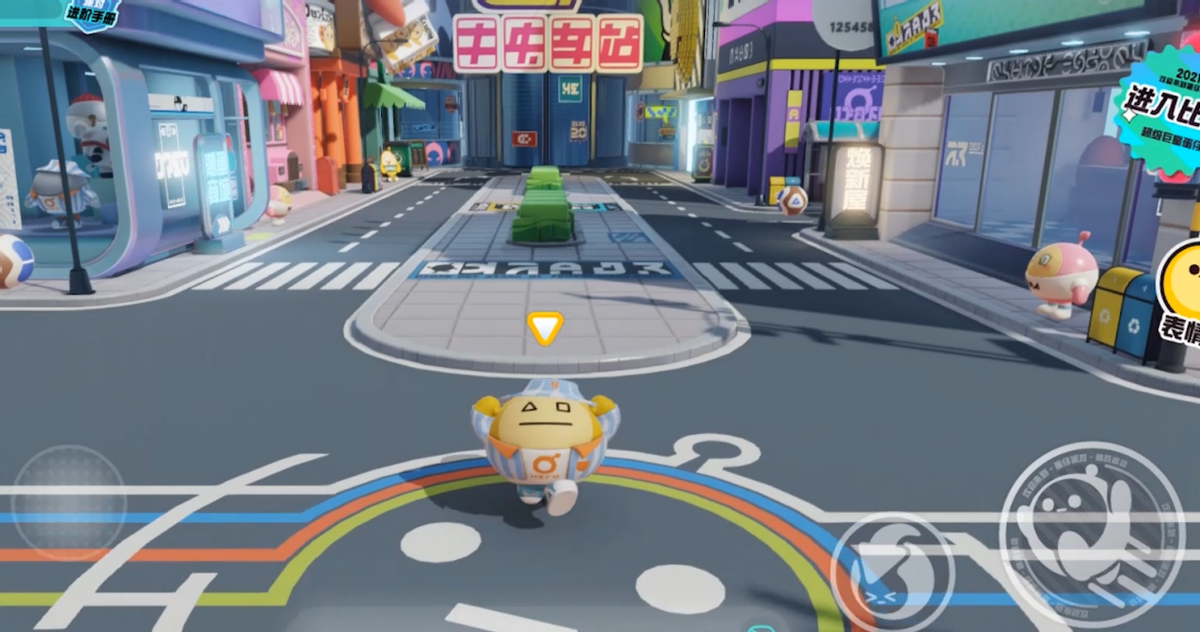Screen dimensions: 1200x632
Task: Activate the small round dive button
Action: (x=893, y=571)
